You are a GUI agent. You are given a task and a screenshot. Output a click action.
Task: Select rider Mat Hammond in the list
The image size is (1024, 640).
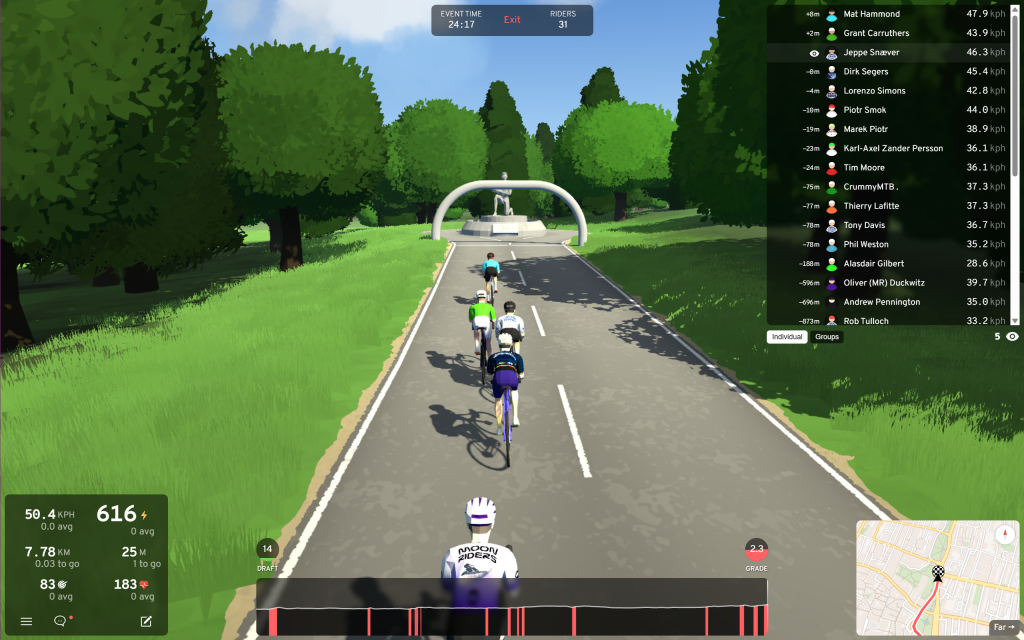click(871, 14)
